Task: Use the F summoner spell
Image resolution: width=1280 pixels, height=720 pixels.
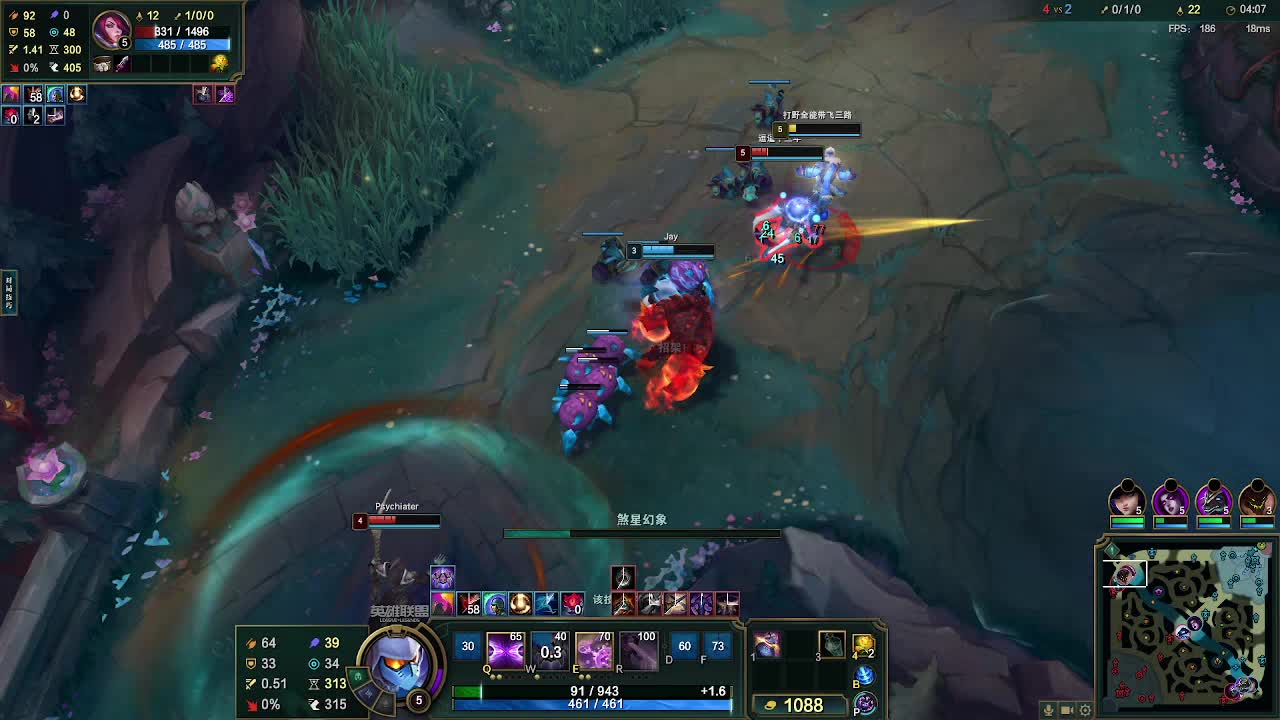Action: coord(717,647)
